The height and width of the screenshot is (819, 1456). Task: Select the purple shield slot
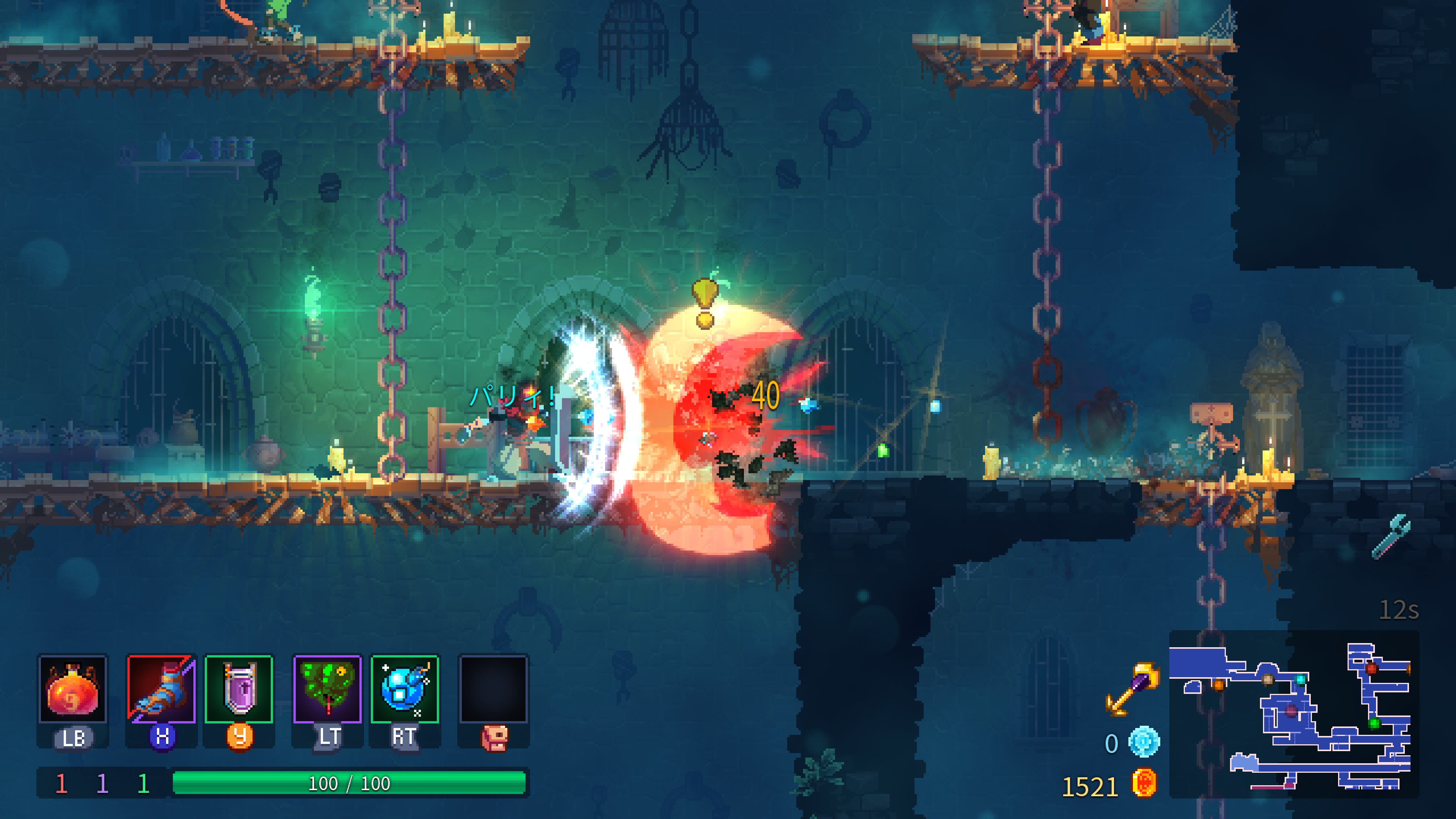coord(238,690)
